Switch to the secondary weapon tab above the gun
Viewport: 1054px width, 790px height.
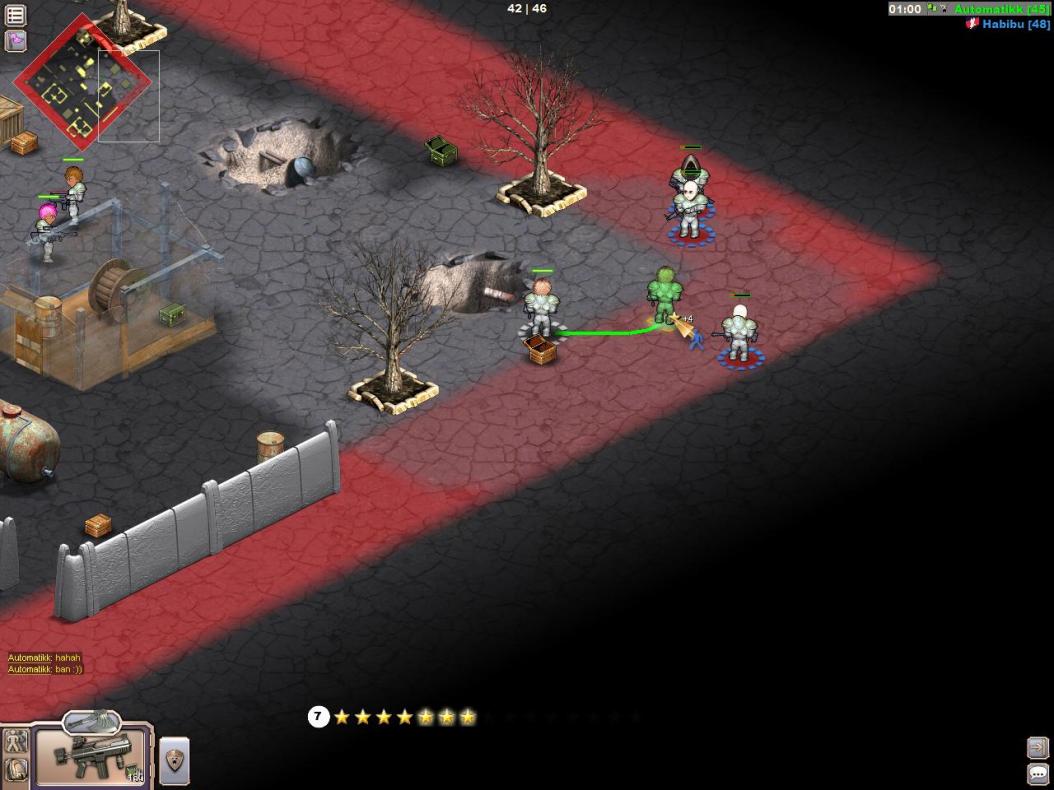(91, 721)
